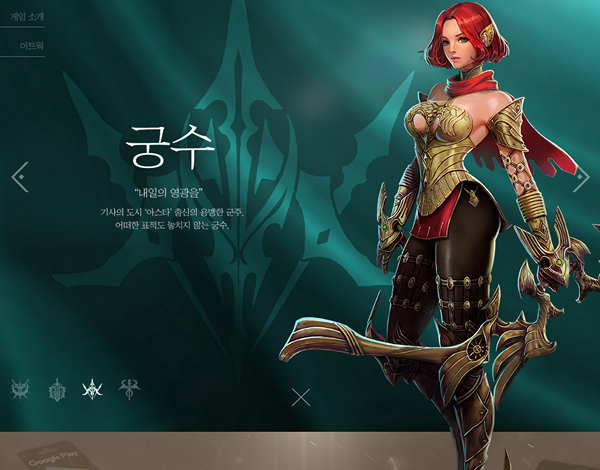Select the highlighted archer class emblem
Viewport: 600px width, 470px height.
pos(93,389)
